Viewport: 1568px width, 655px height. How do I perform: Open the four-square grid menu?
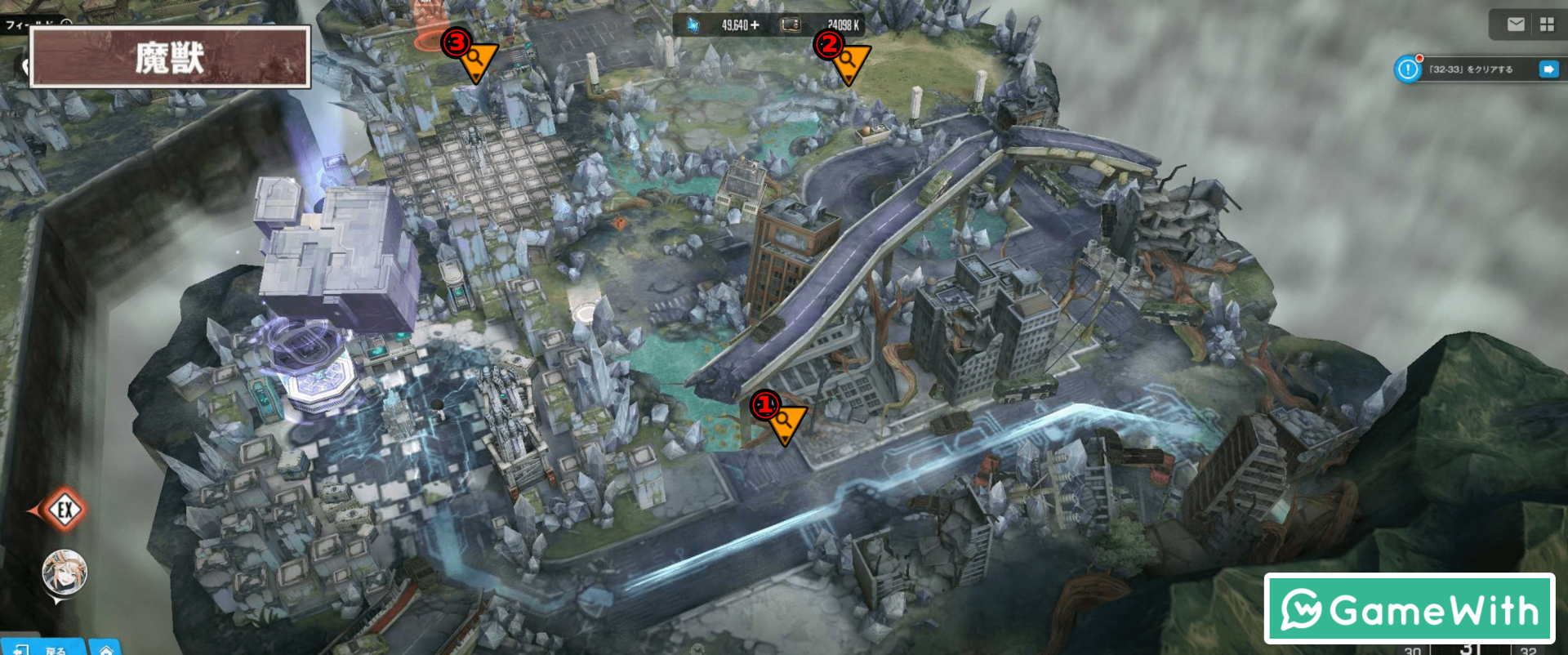[1547, 25]
